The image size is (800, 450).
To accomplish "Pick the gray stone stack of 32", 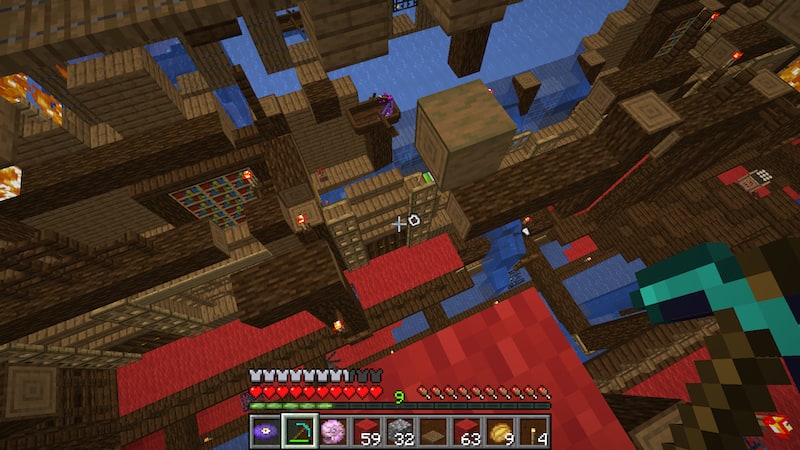I will (400, 431).
